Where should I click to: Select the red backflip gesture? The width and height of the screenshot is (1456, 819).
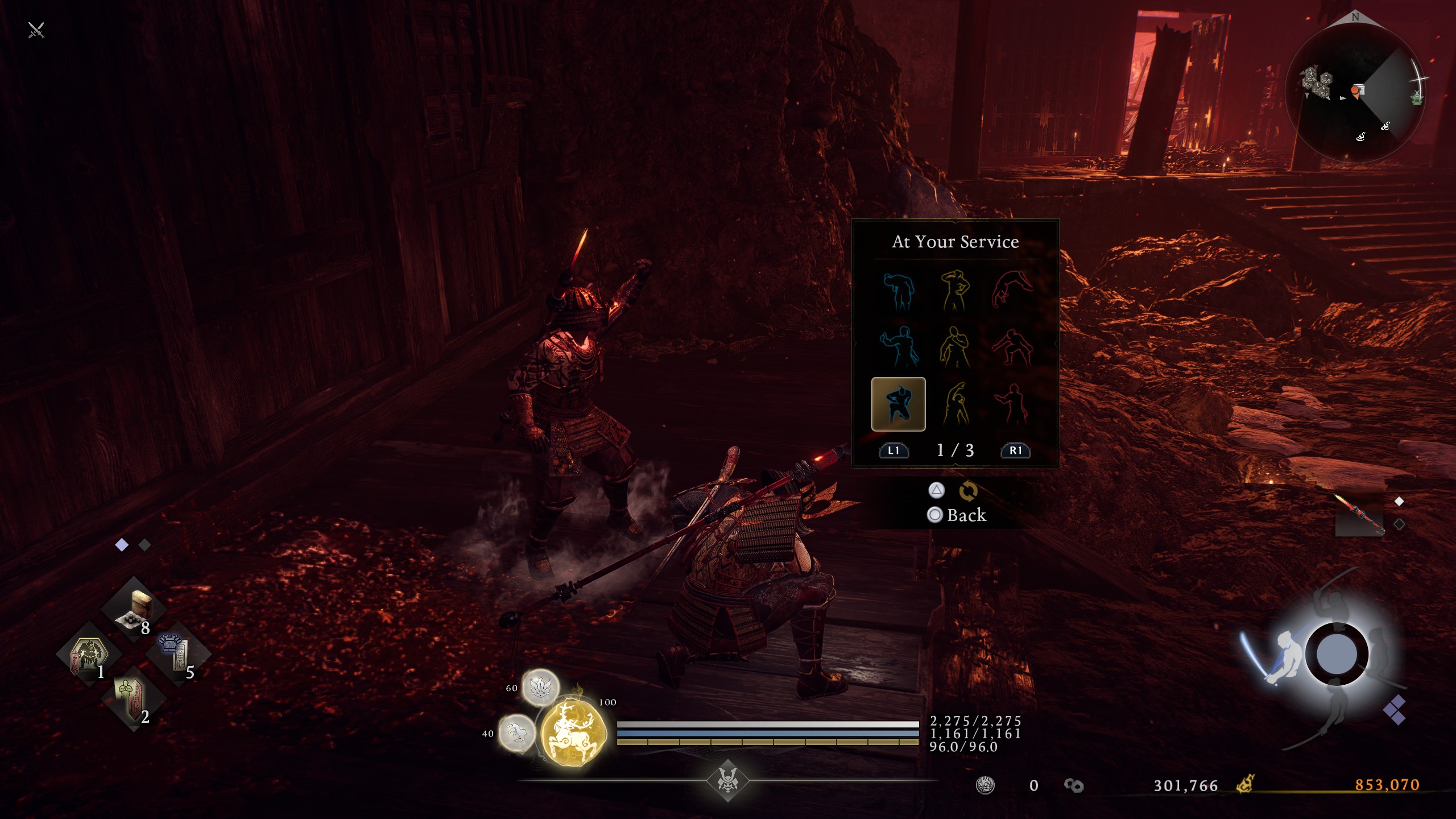pyautogui.click(x=1012, y=291)
